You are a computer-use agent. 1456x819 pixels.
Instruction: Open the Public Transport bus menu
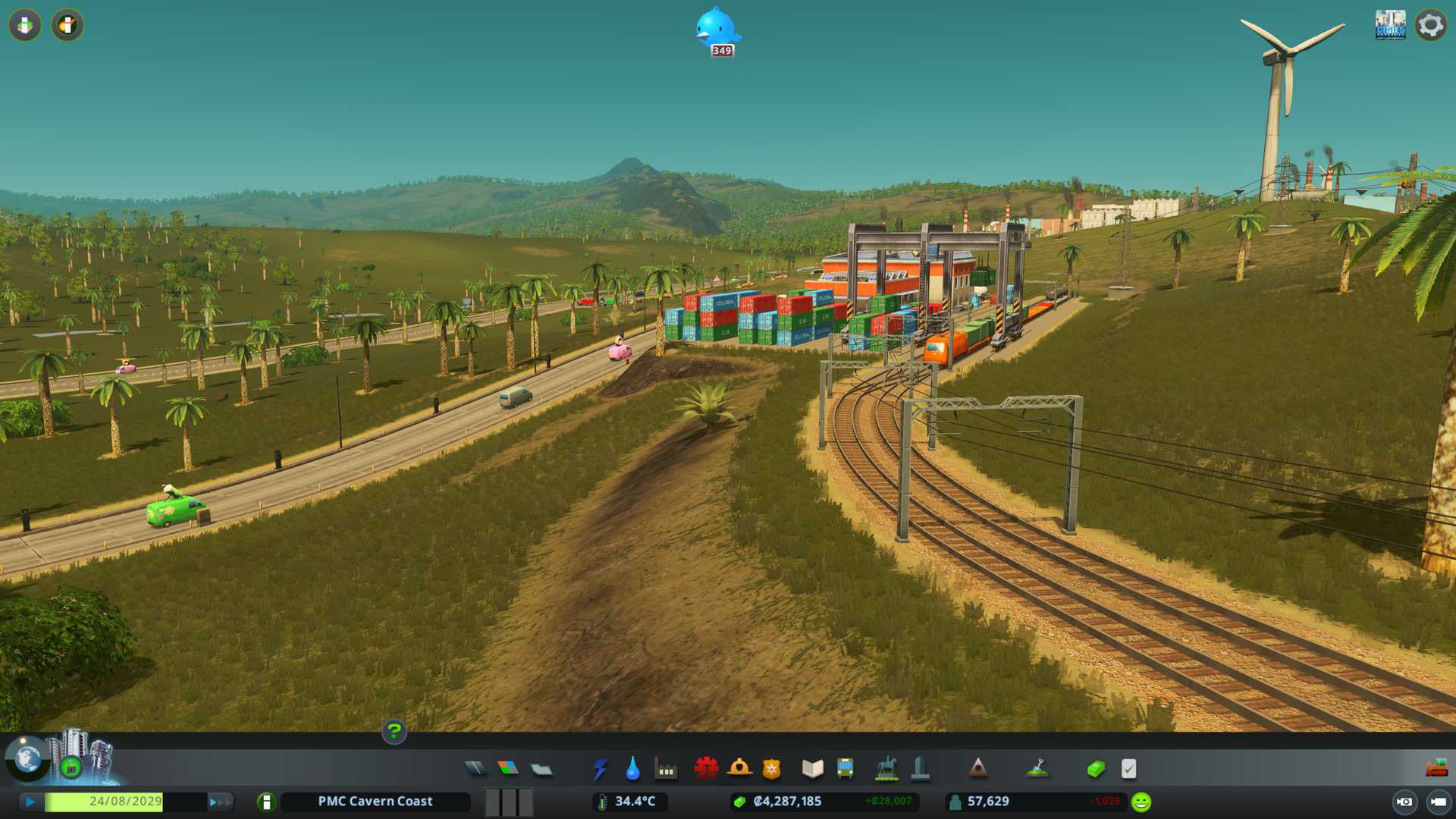[x=845, y=769]
